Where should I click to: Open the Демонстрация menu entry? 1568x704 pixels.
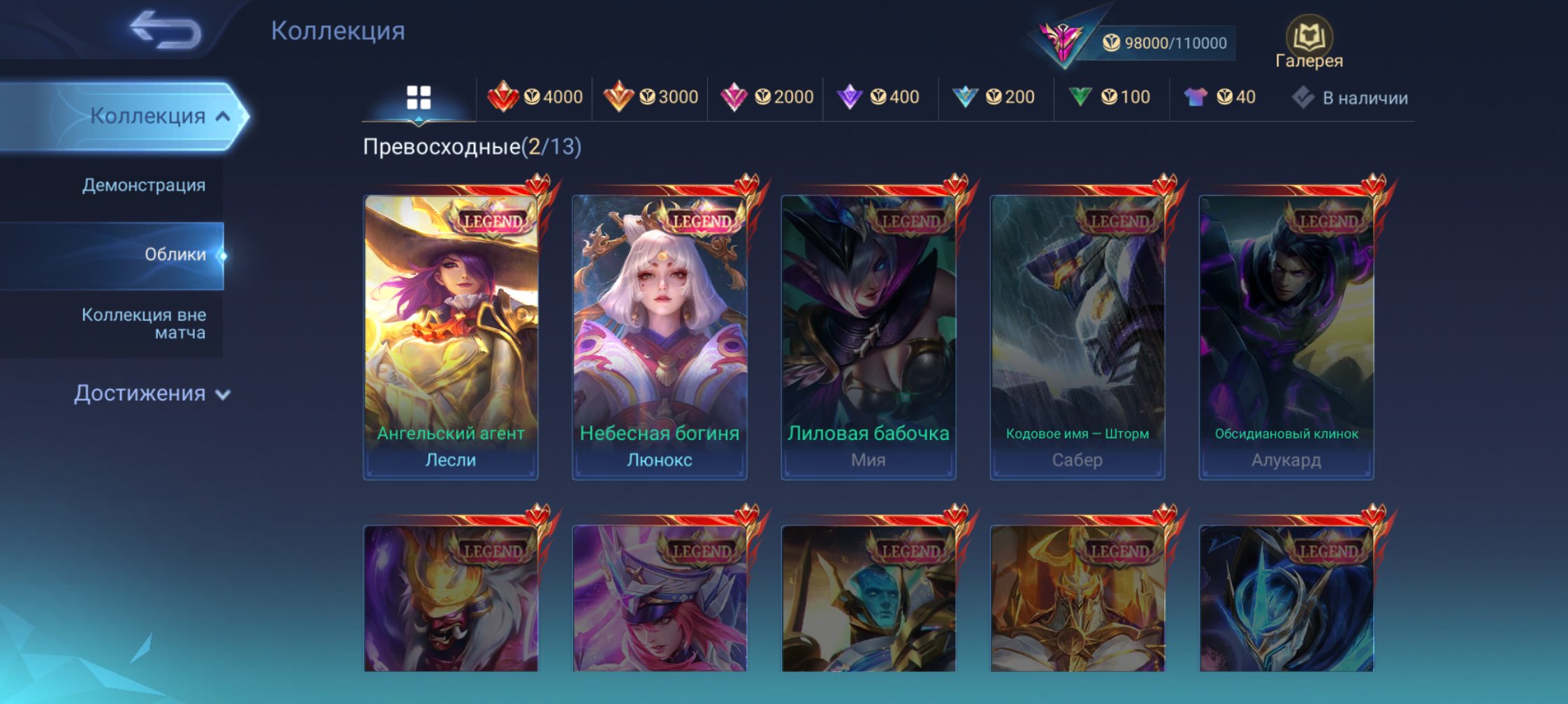(143, 185)
